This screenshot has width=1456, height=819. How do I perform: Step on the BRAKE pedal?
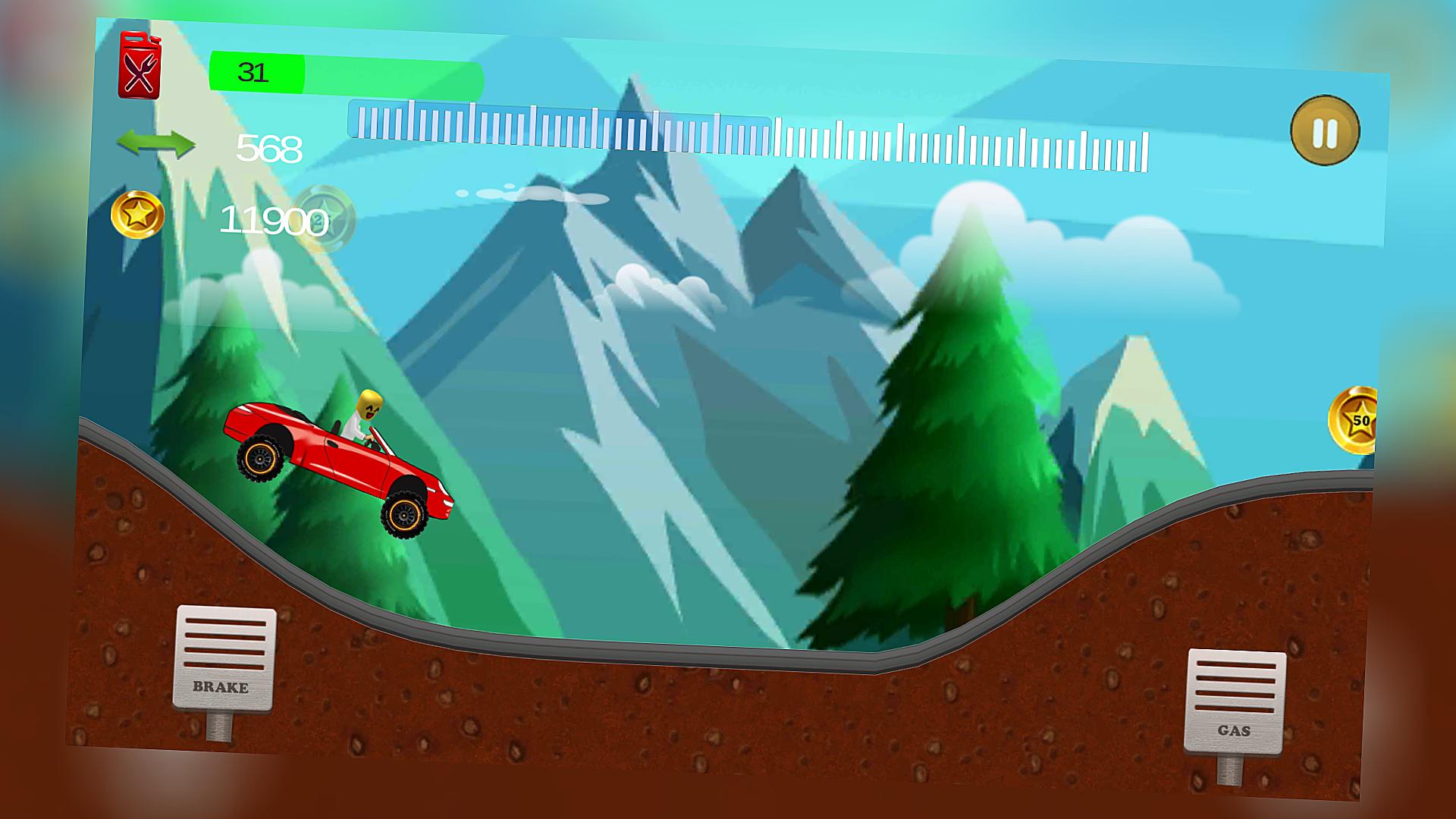224,658
